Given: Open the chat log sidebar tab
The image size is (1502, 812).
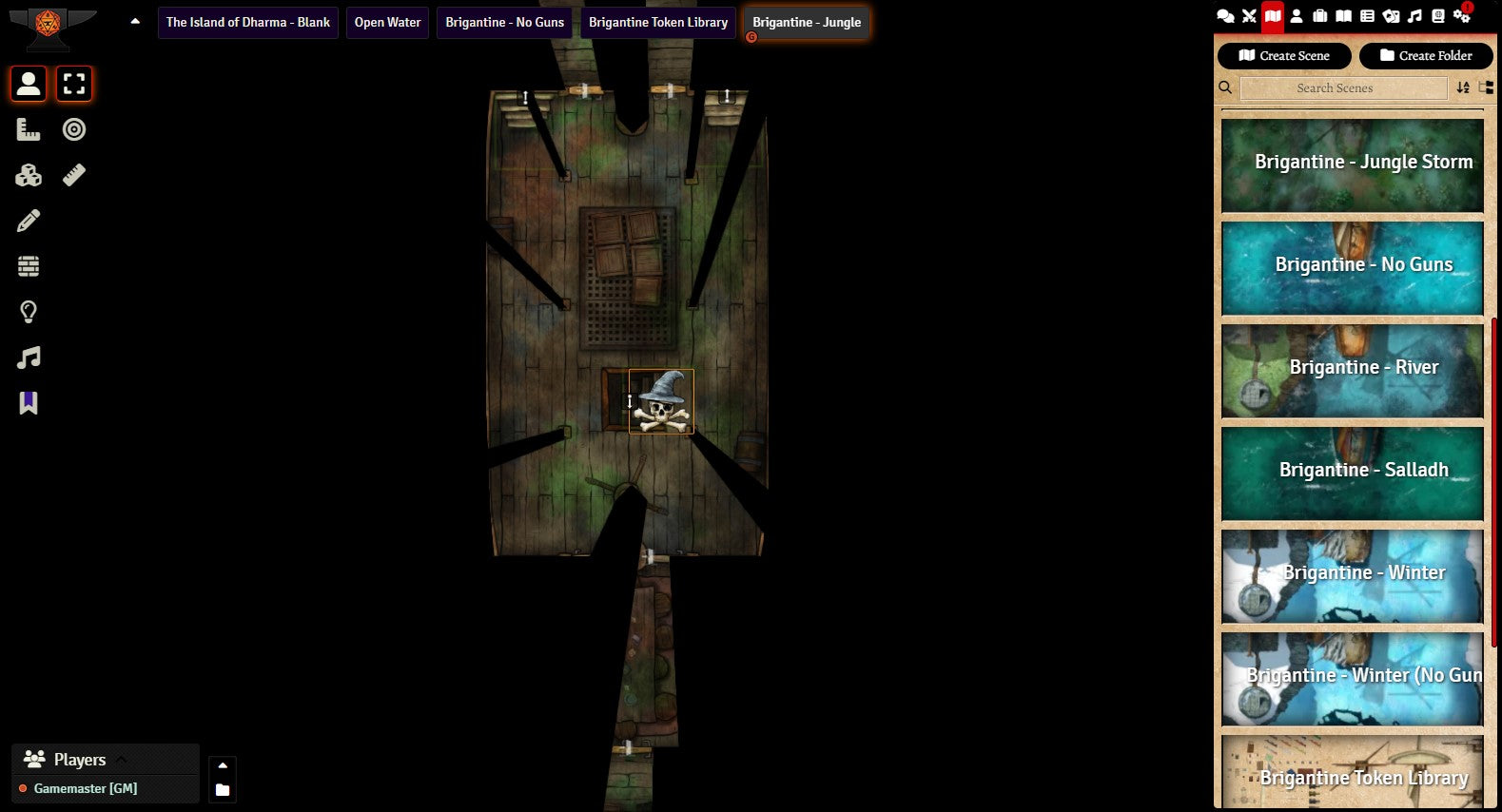Looking at the screenshot, I should [x=1226, y=16].
